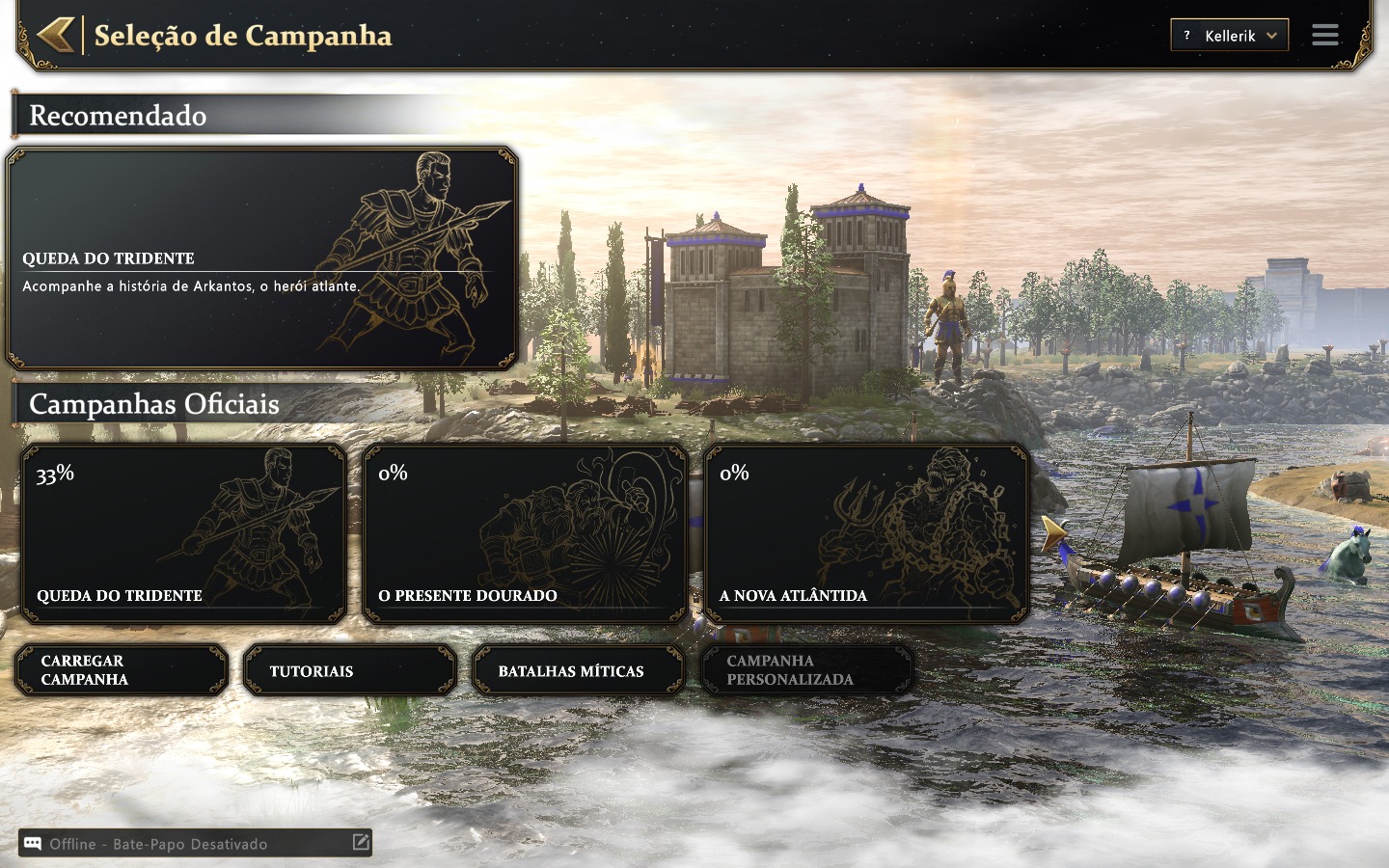Go back using the gold arrow button
Screen dimensions: 1389x868
pos(55,36)
